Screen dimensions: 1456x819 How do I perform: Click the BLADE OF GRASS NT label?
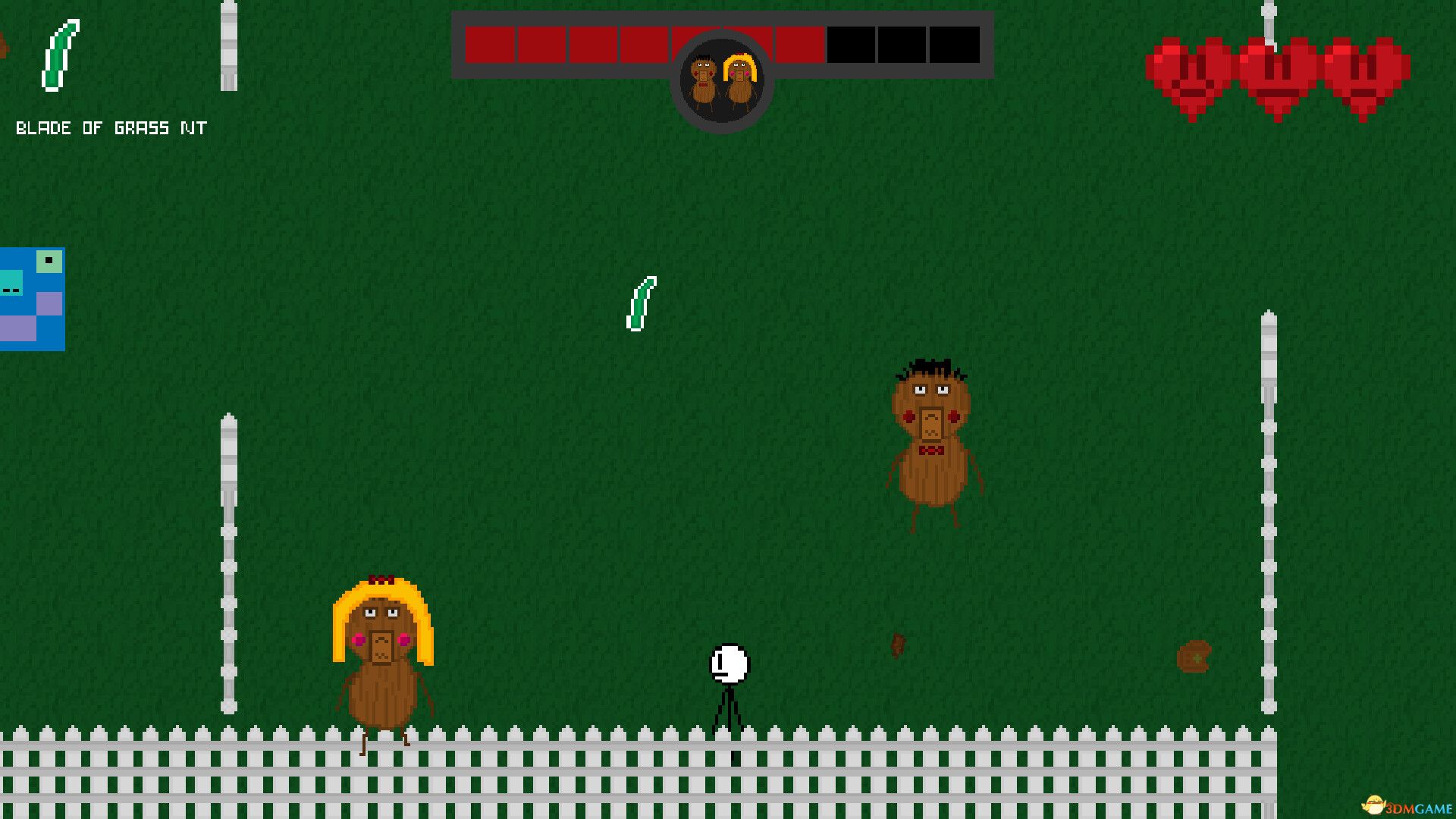(x=110, y=127)
